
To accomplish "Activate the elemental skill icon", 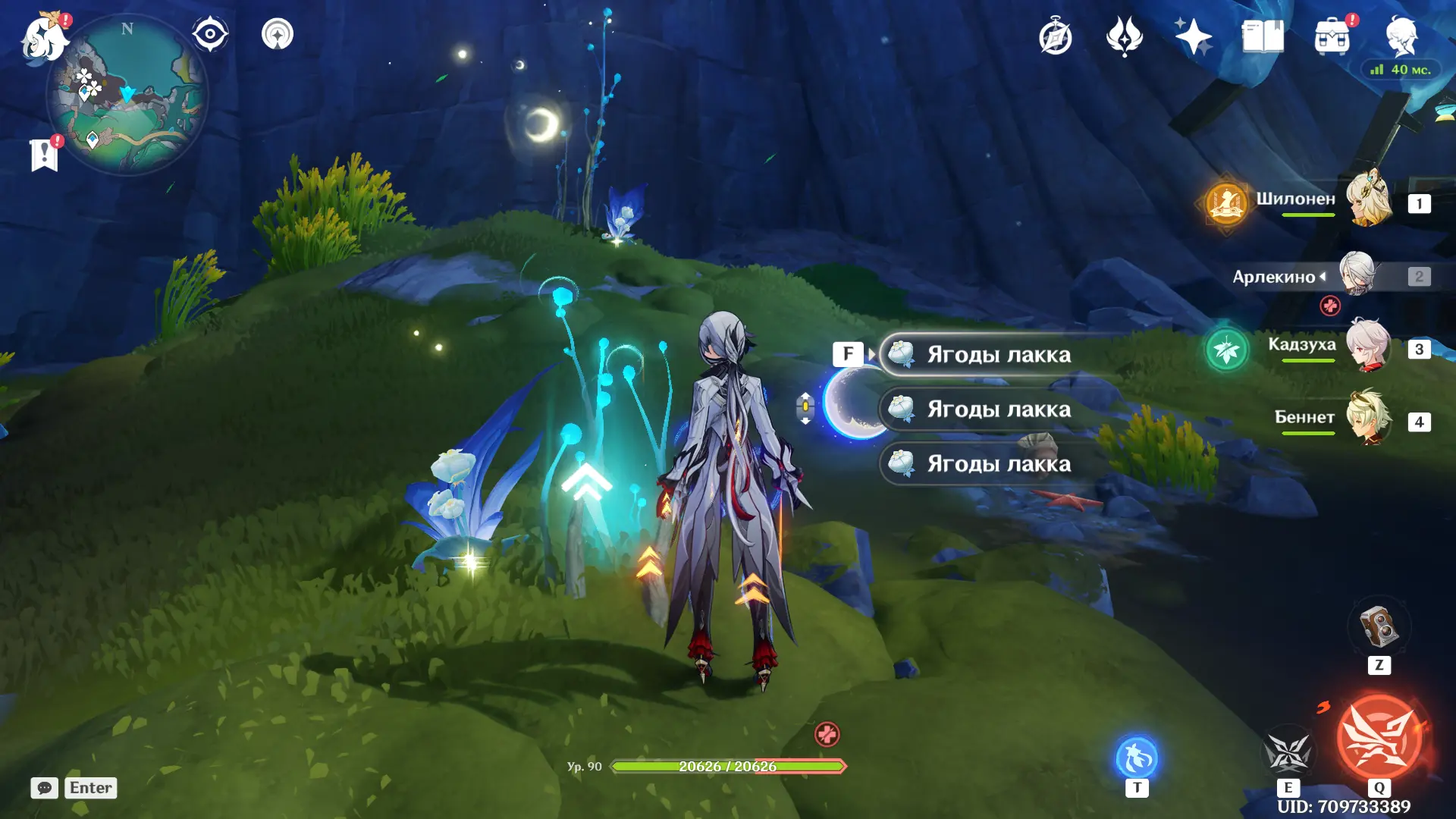I will (x=1288, y=752).
